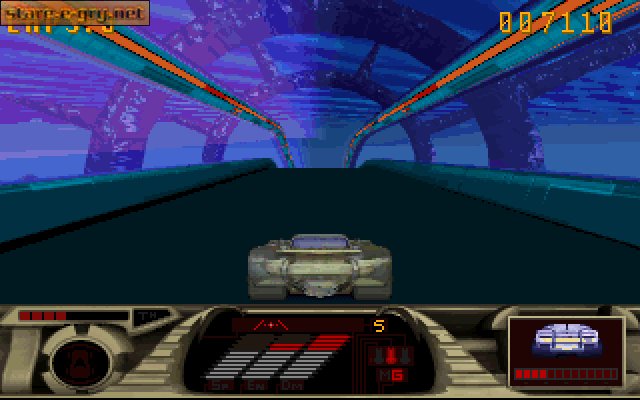The width and height of the screenshot is (640, 400).
Task: Select the red missile weapon indicator
Action: [385, 356]
